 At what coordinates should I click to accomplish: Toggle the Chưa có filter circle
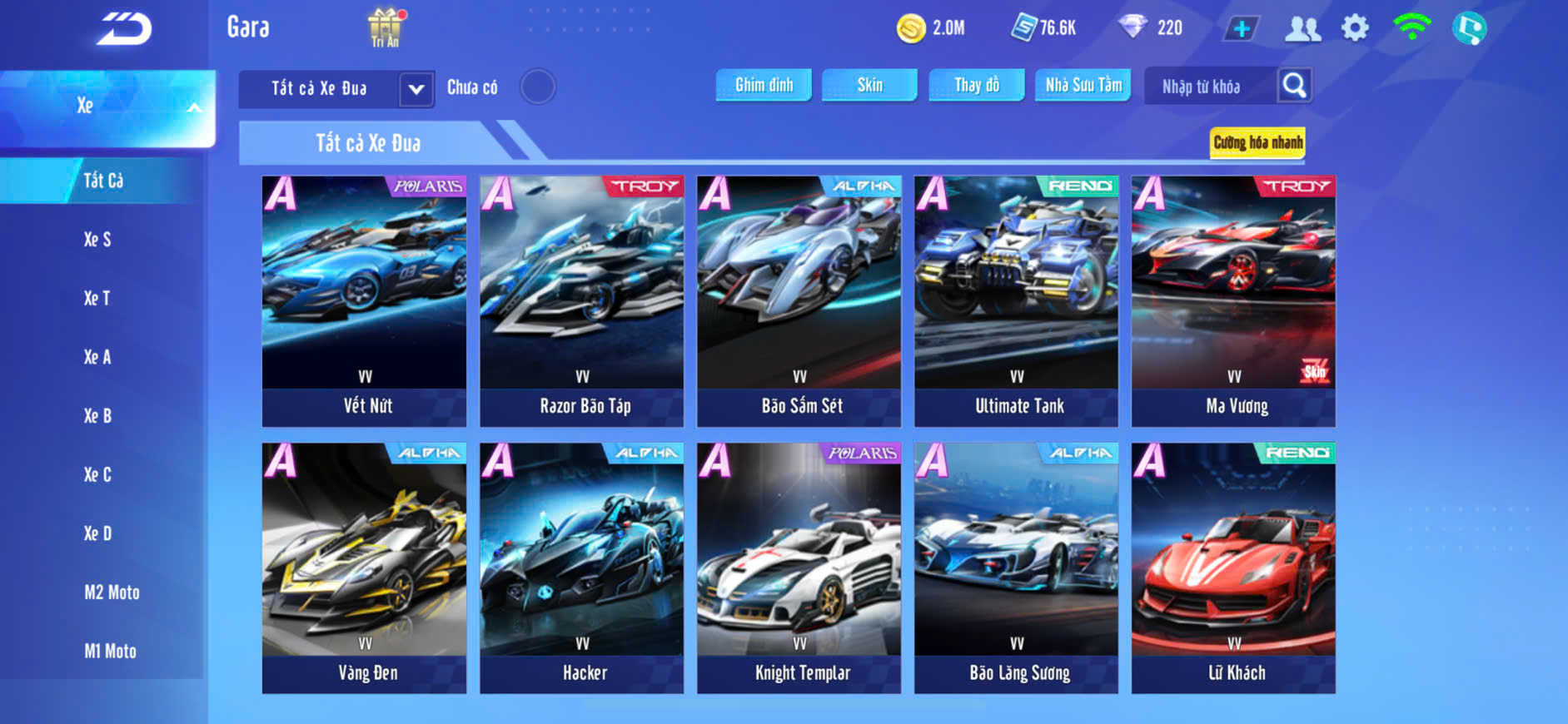tap(538, 87)
